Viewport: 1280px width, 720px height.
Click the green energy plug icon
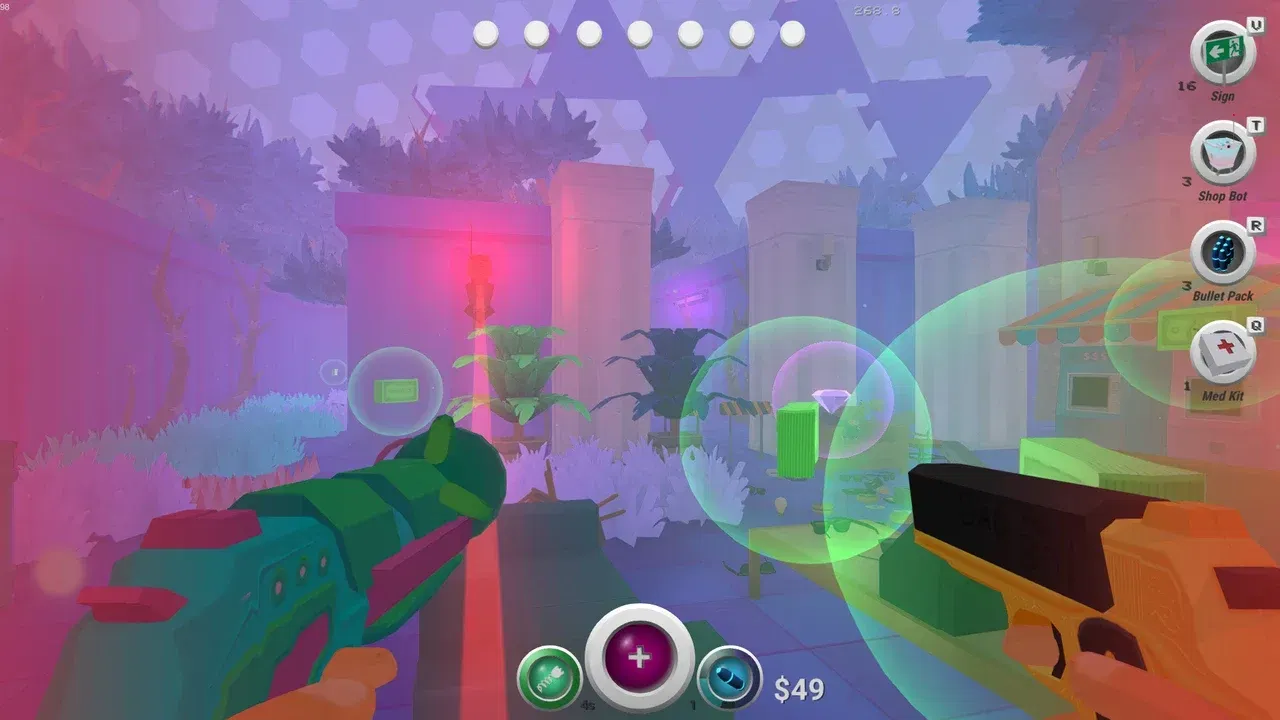tap(548, 676)
